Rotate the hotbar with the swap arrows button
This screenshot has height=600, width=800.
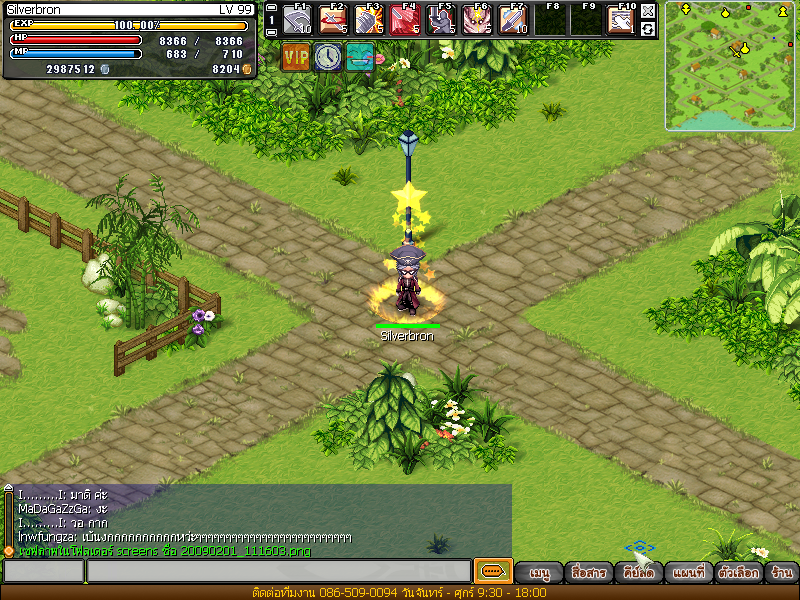648,29
